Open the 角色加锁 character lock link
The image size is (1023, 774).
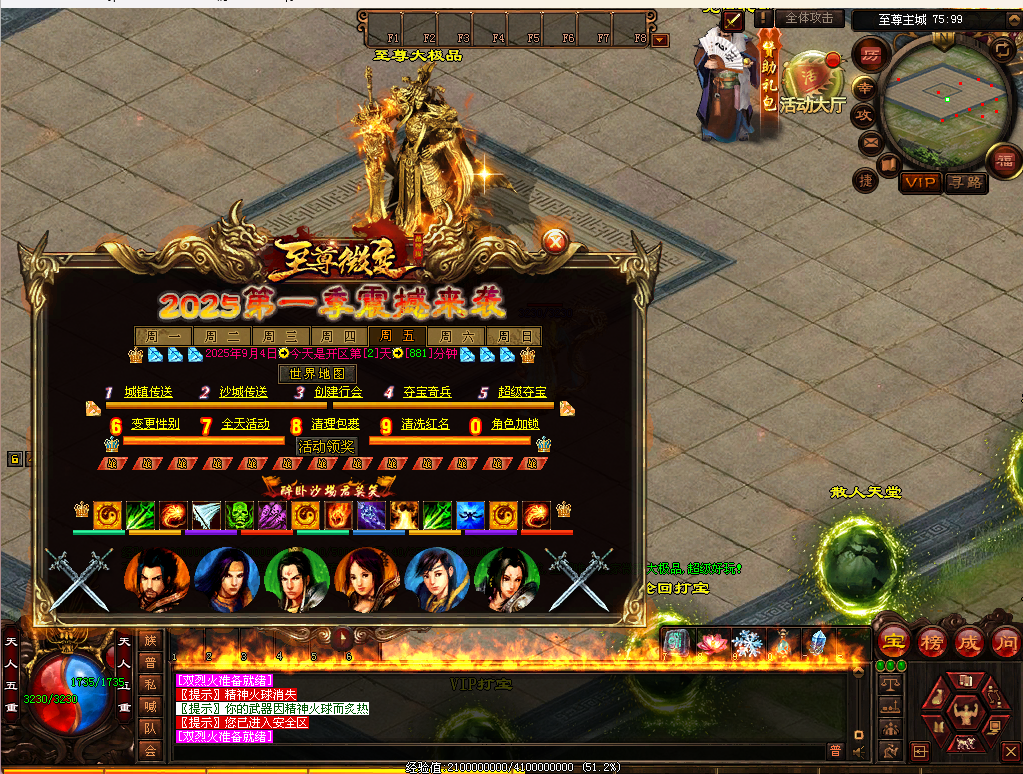click(x=515, y=424)
